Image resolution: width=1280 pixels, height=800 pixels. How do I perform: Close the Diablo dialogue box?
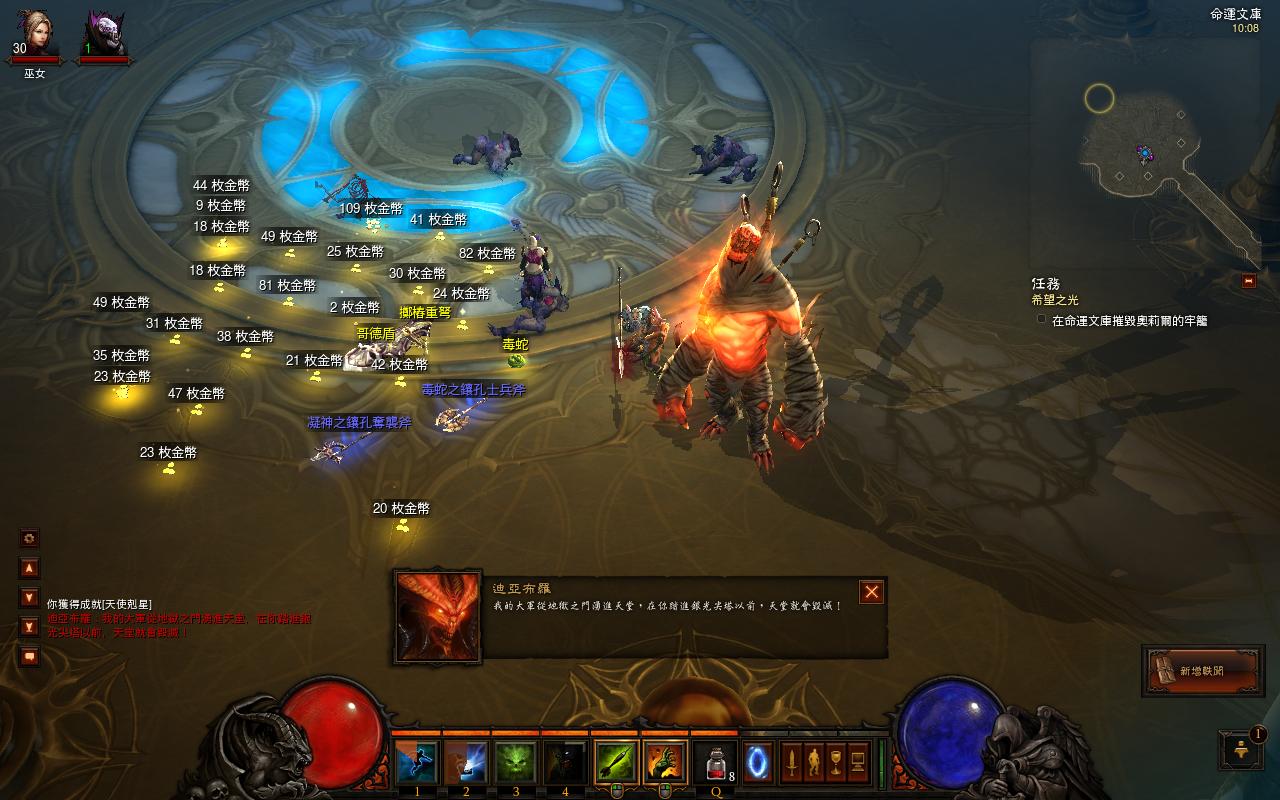click(872, 592)
